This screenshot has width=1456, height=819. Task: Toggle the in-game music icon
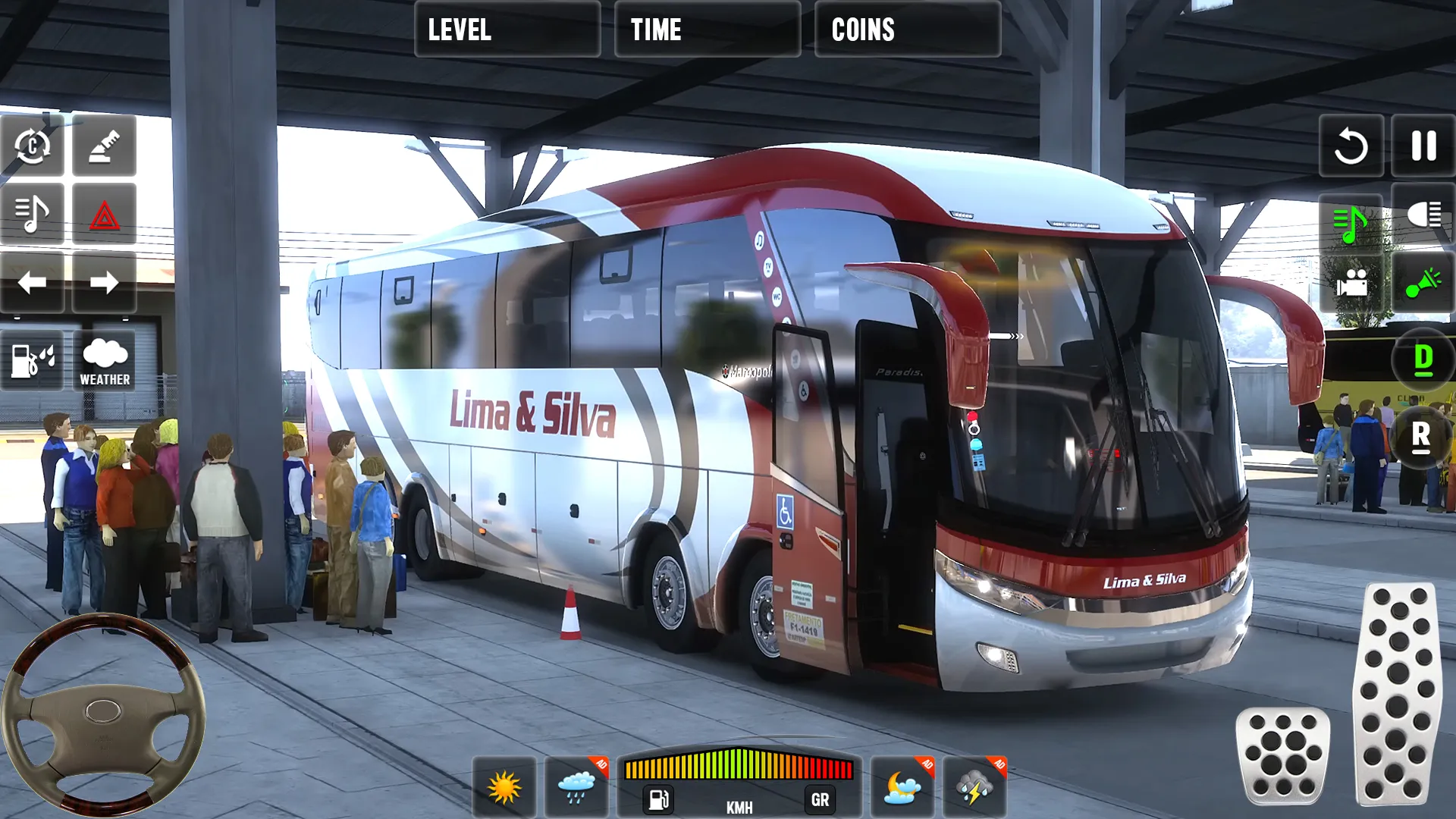click(1350, 220)
